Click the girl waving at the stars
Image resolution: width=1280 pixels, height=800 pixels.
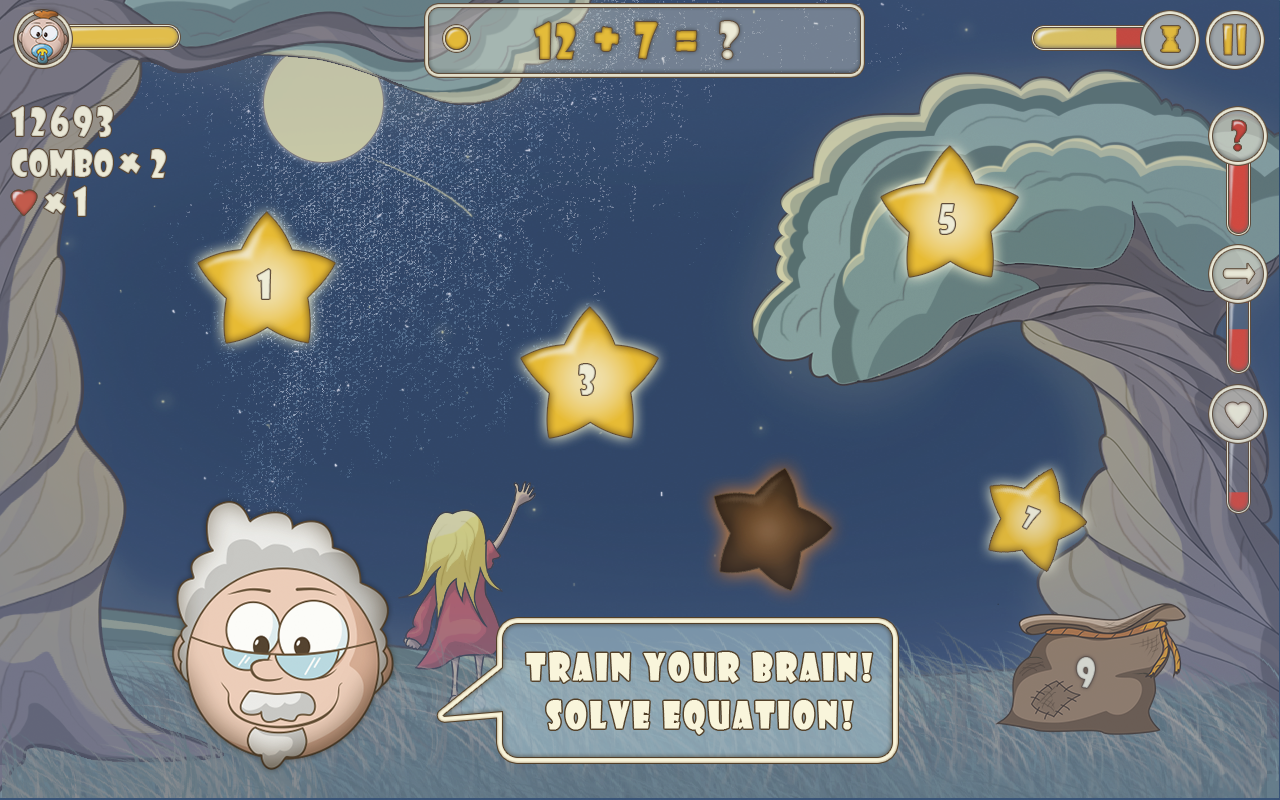[463, 590]
